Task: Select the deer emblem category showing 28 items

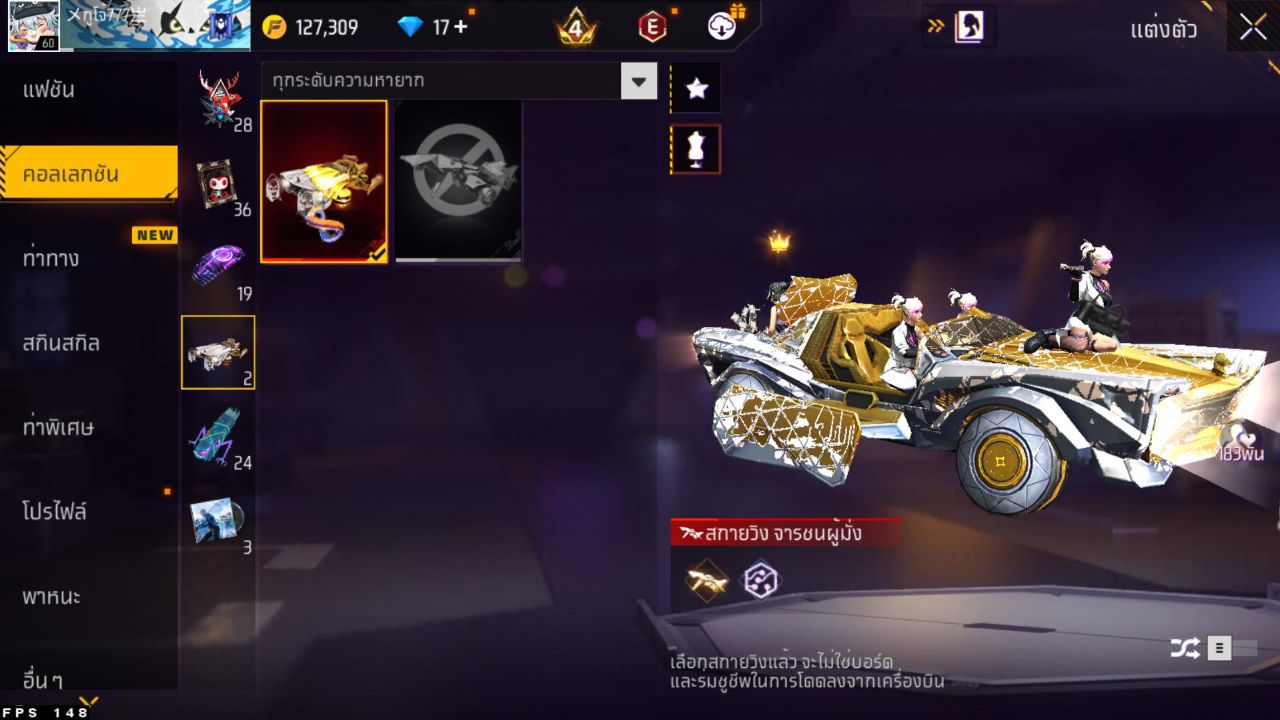Action: click(x=218, y=100)
